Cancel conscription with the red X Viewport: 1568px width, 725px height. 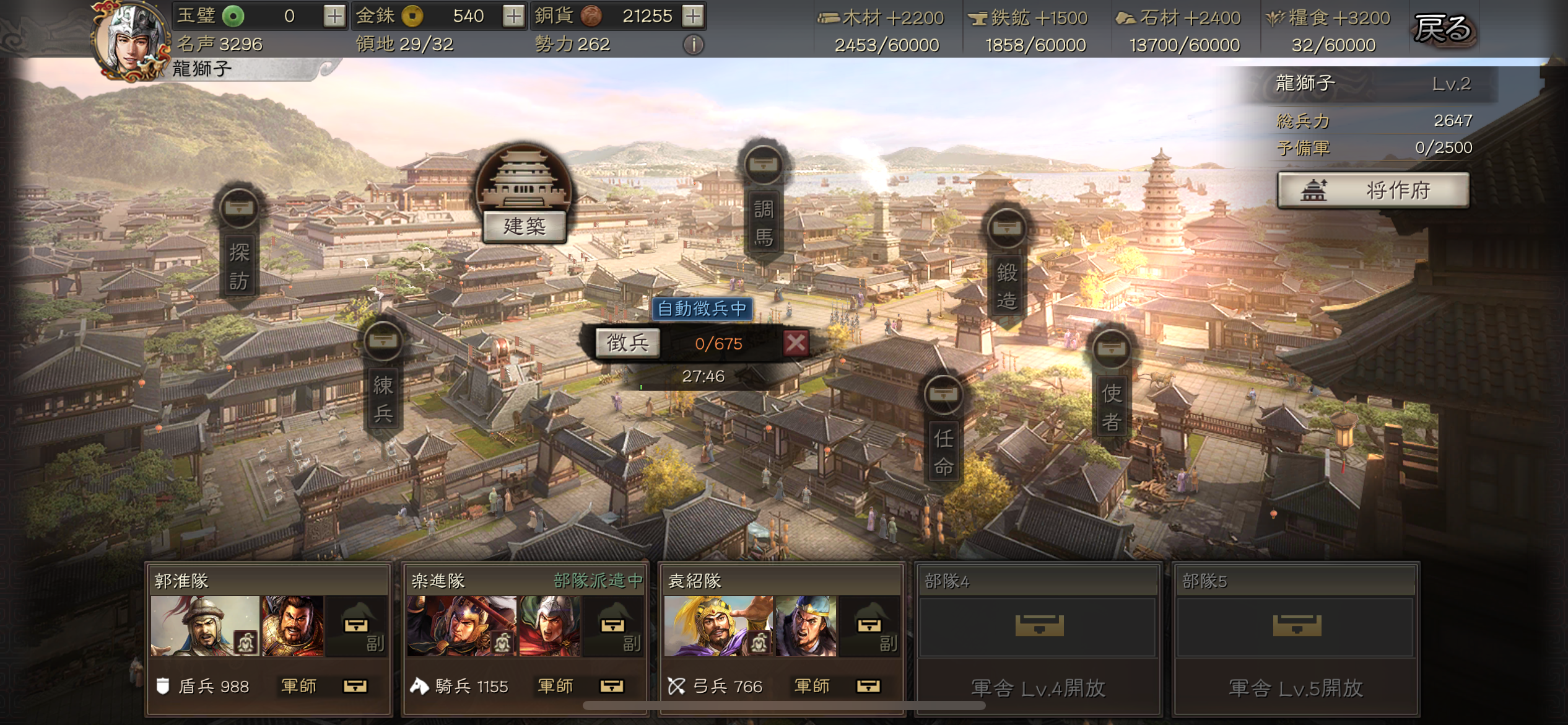(796, 343)
